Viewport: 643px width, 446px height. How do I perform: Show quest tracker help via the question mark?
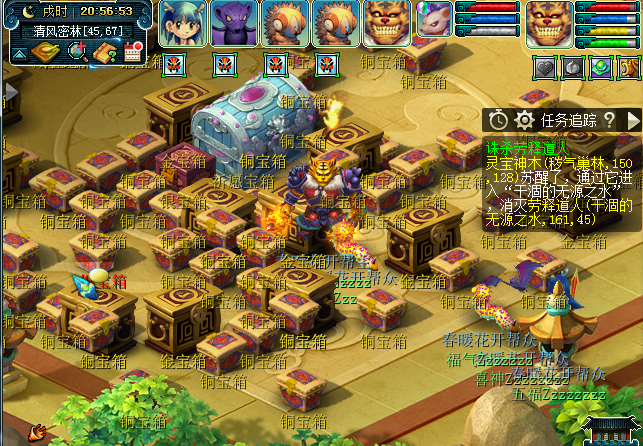(609, 120)
